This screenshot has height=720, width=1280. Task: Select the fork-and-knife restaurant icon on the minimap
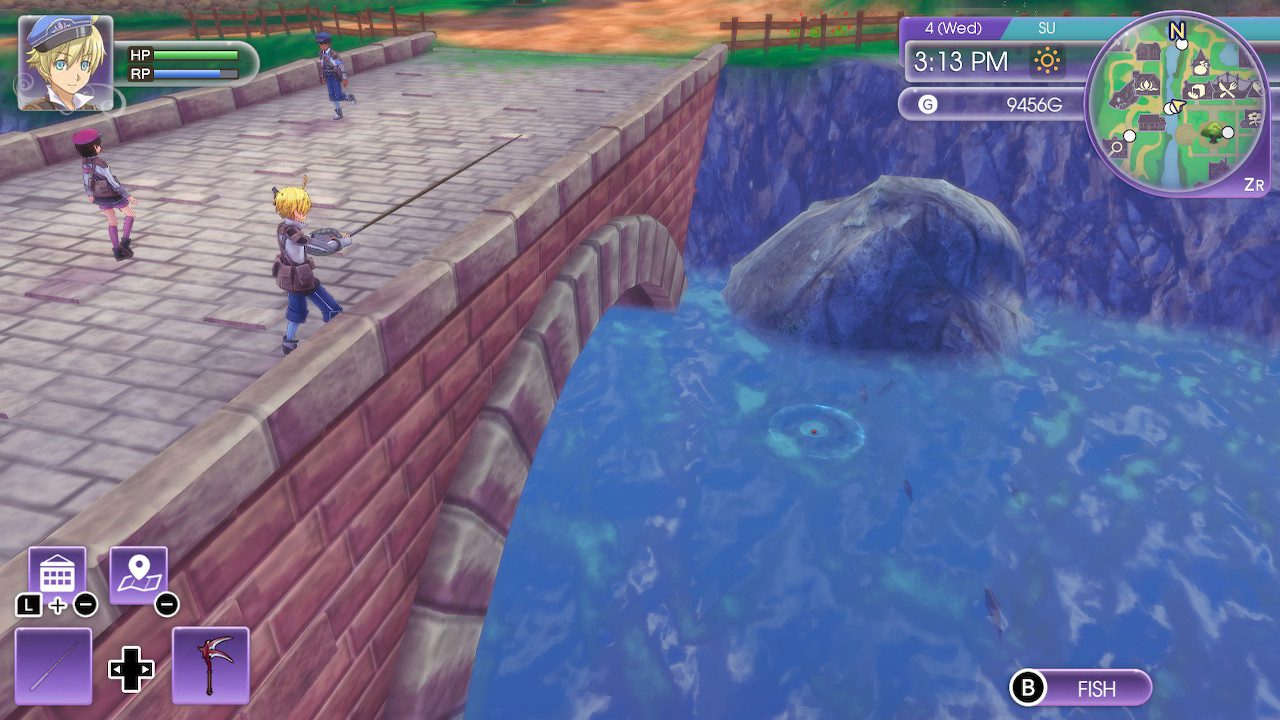tap(1226, 89)
